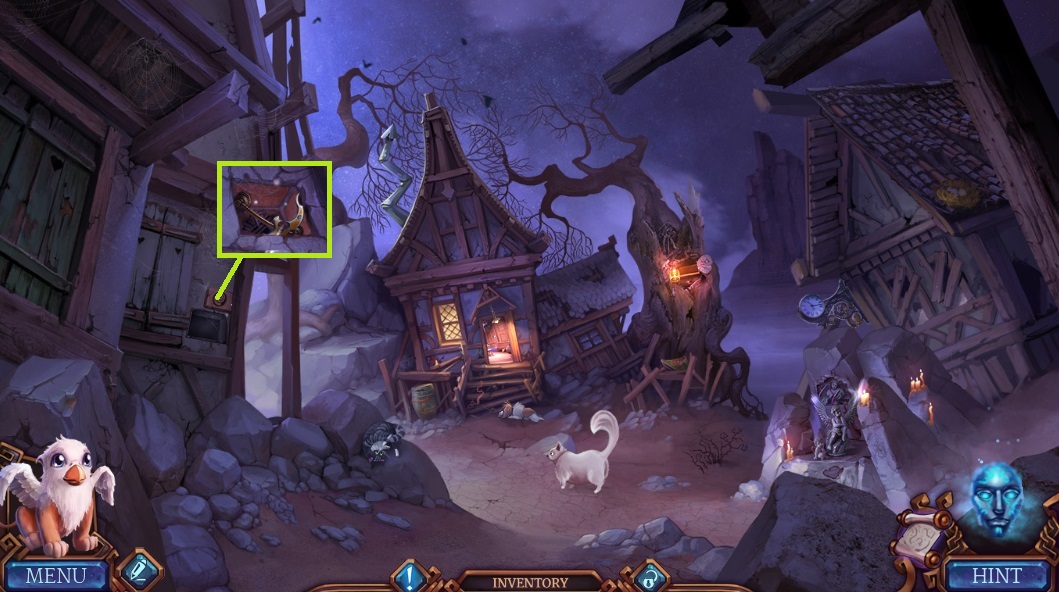Use the Hint button

point(997,575)
